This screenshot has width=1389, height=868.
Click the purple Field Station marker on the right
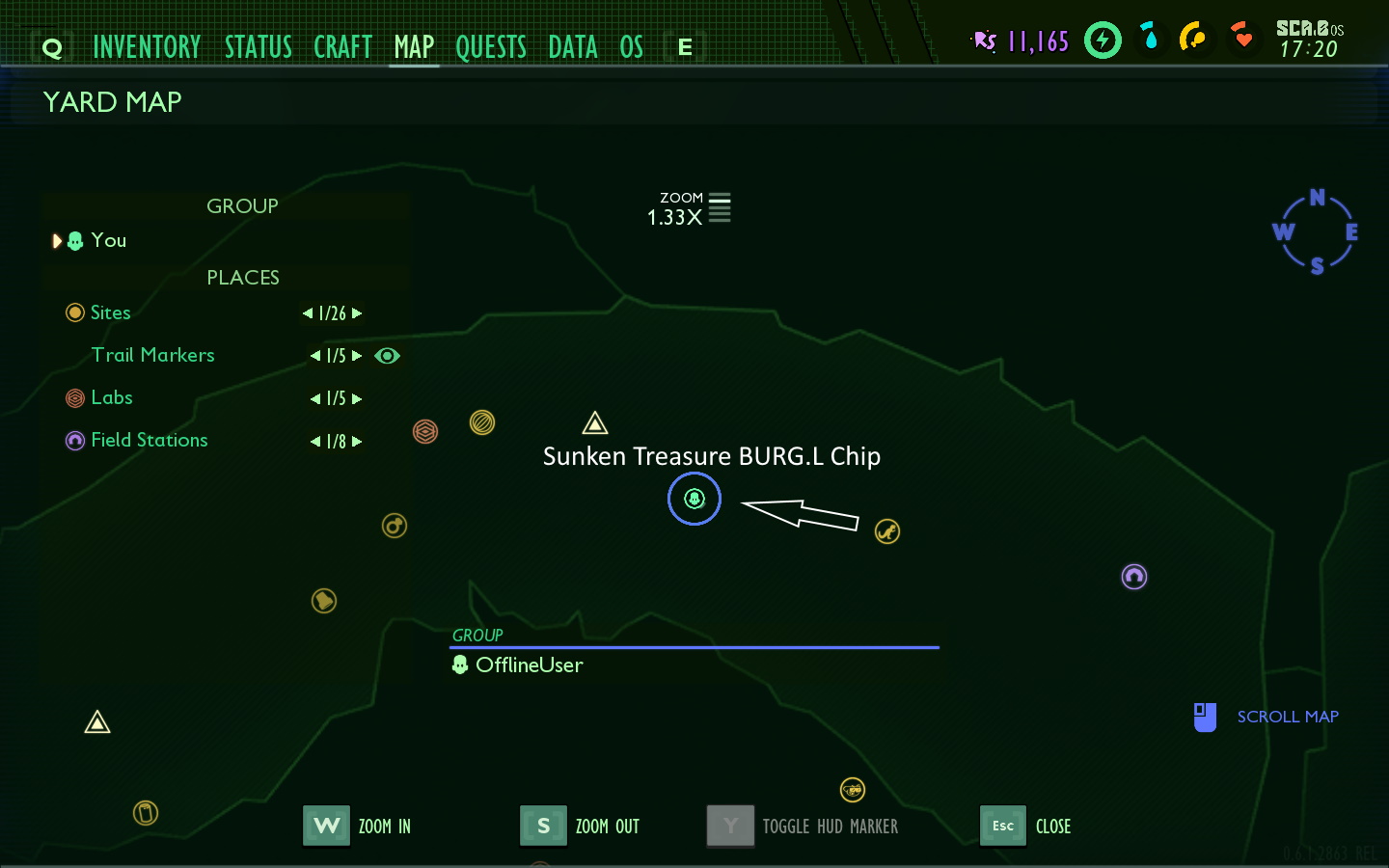1134,577
